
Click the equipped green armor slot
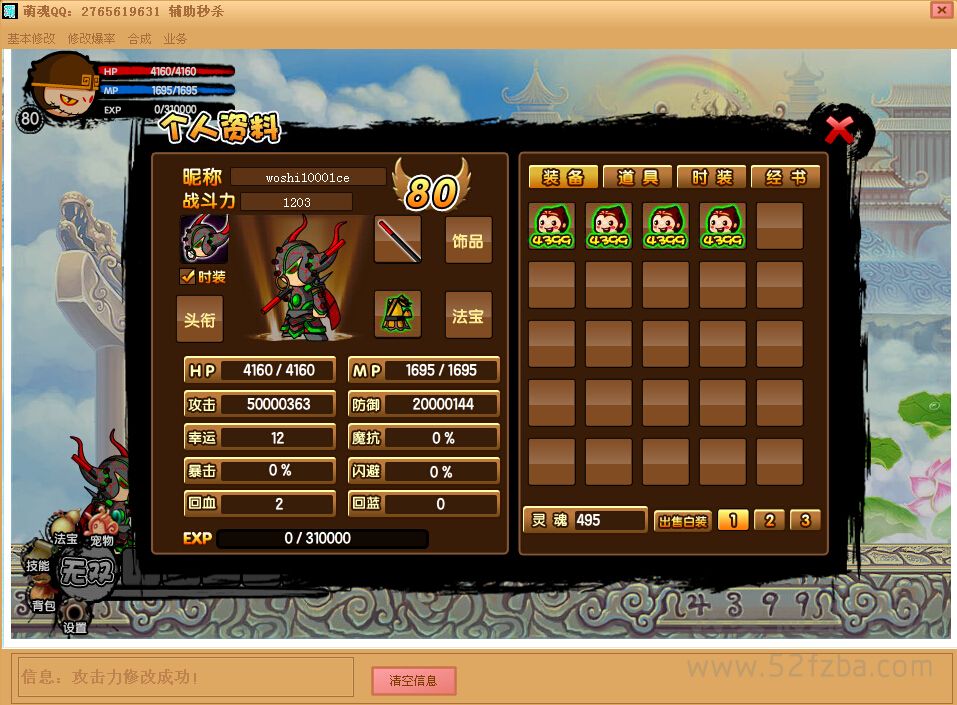click(397, 315)
